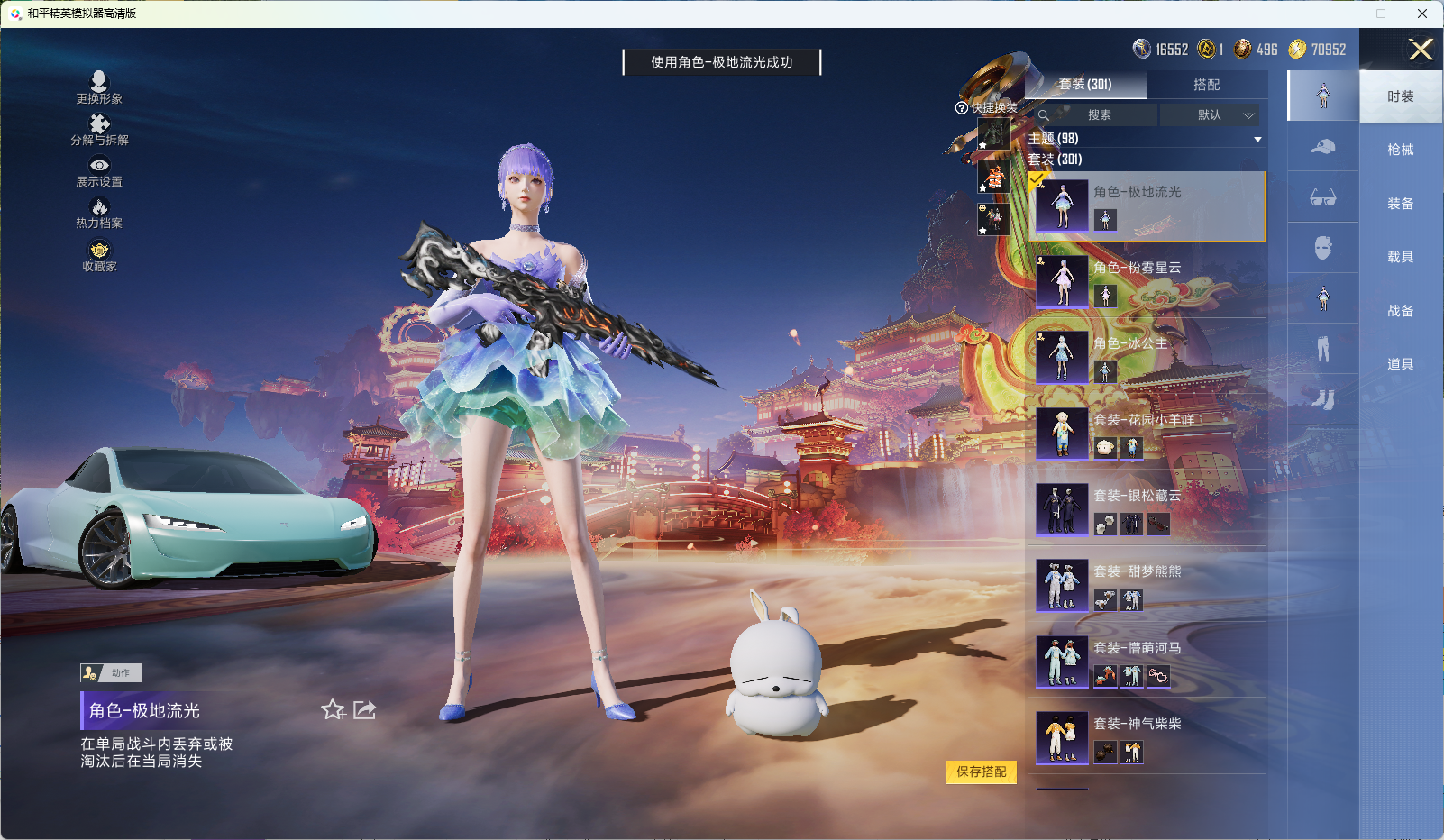Select the 套装-甜梦熊熊 outfit thumbnail
This screenshot has height=840, width=1444.
[x=1063, y=584]
